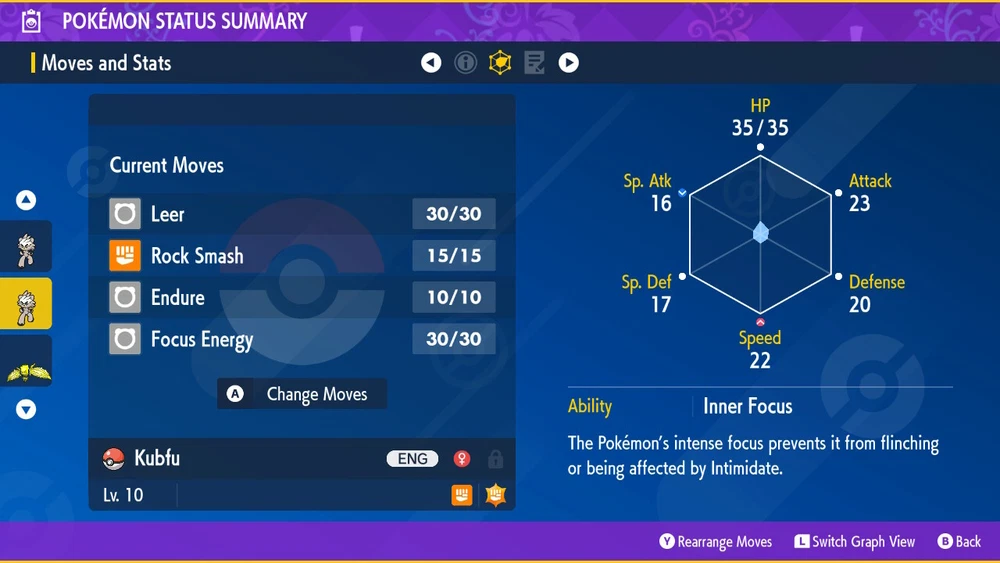Screen dimensions: 1000x563
Task: Show the next party Pokémon down arrow
Action: (x=26, y=409)
